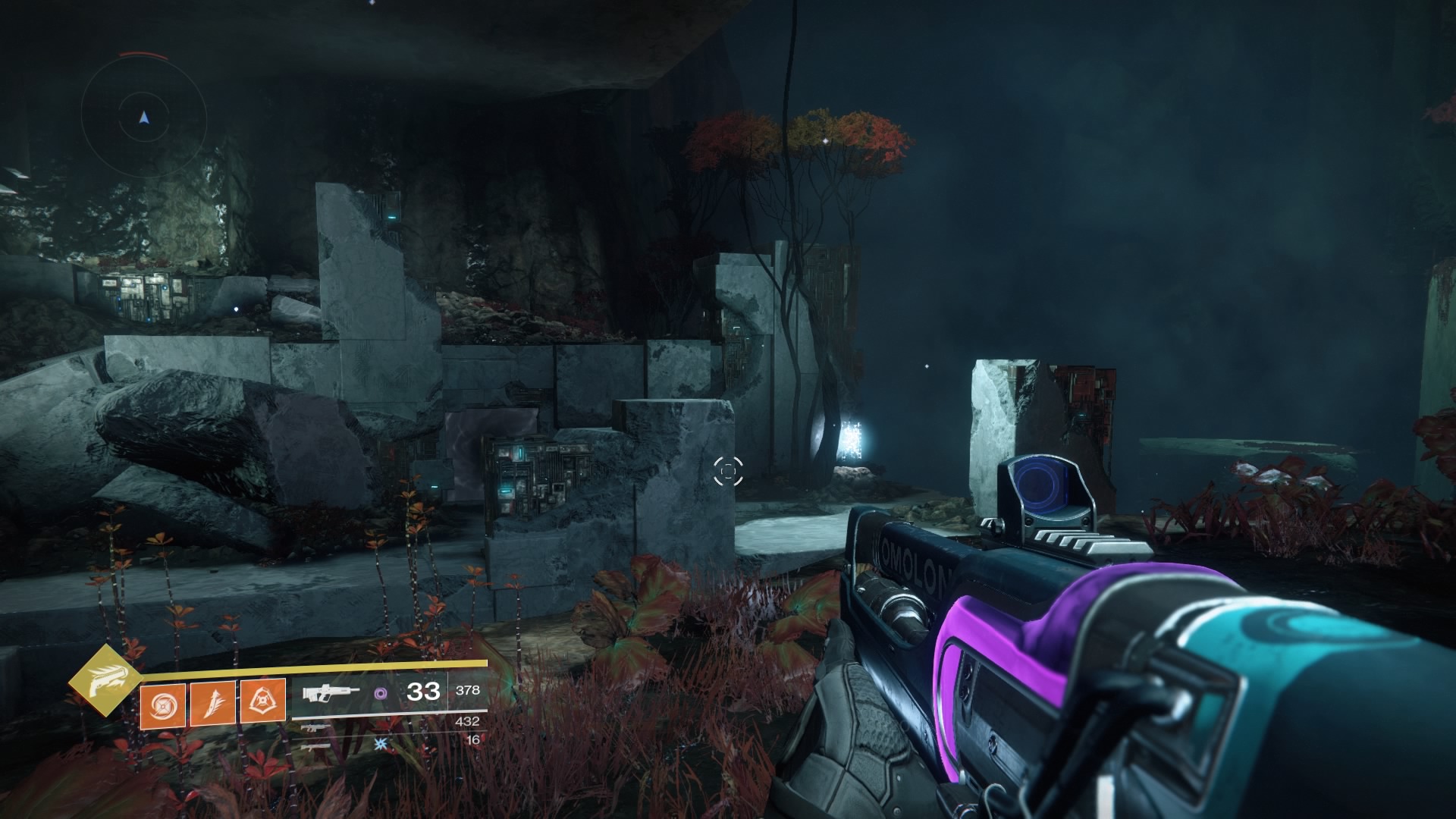1456x819 pixels.
Task: Select the equipped pulse rifle weapon icon
Action: pos(330,692)
